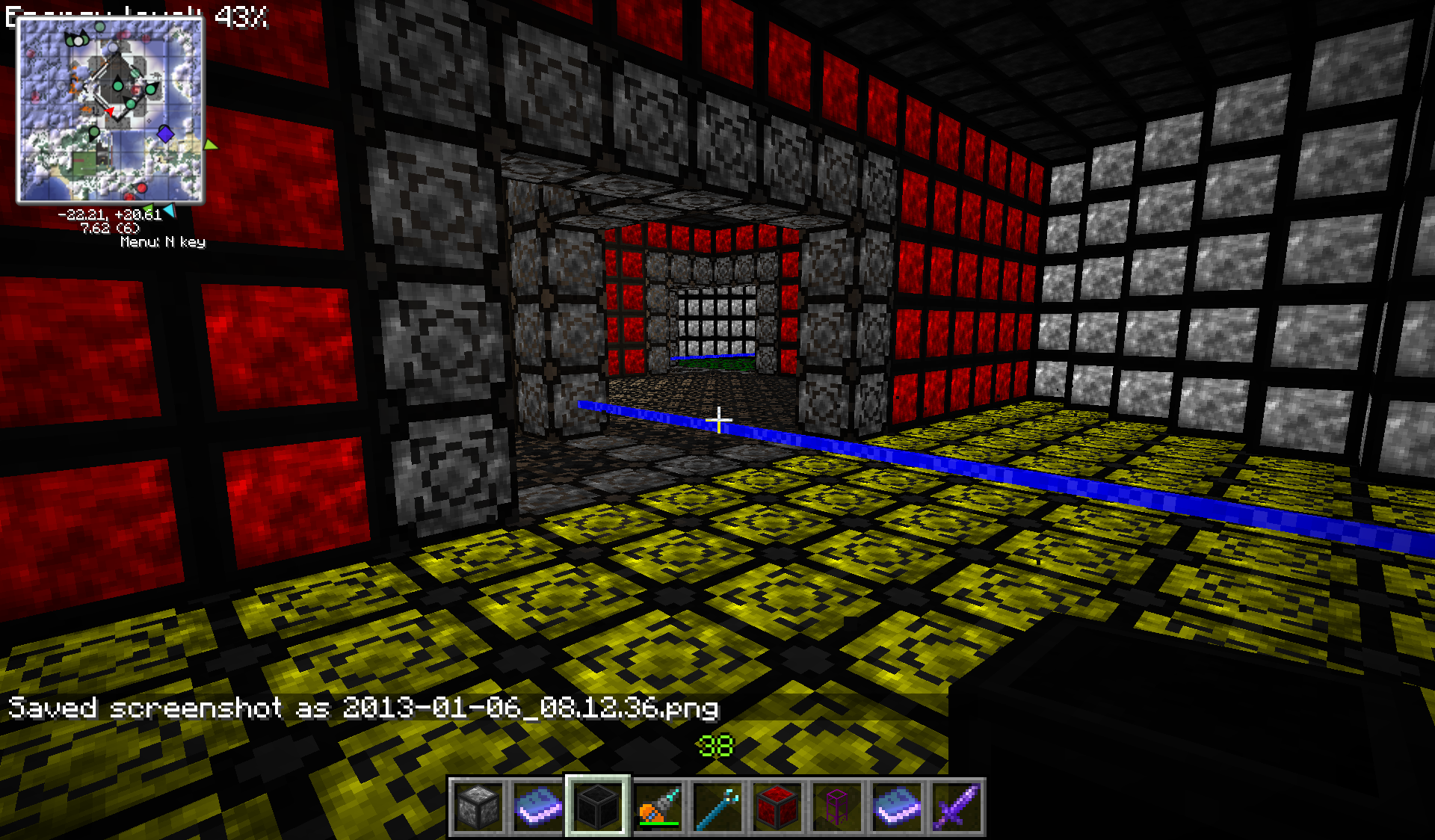The height and width of the screenshot is (840, 1435).
Task: Choose the orange mining drill slot
Action: coord(658,806)
